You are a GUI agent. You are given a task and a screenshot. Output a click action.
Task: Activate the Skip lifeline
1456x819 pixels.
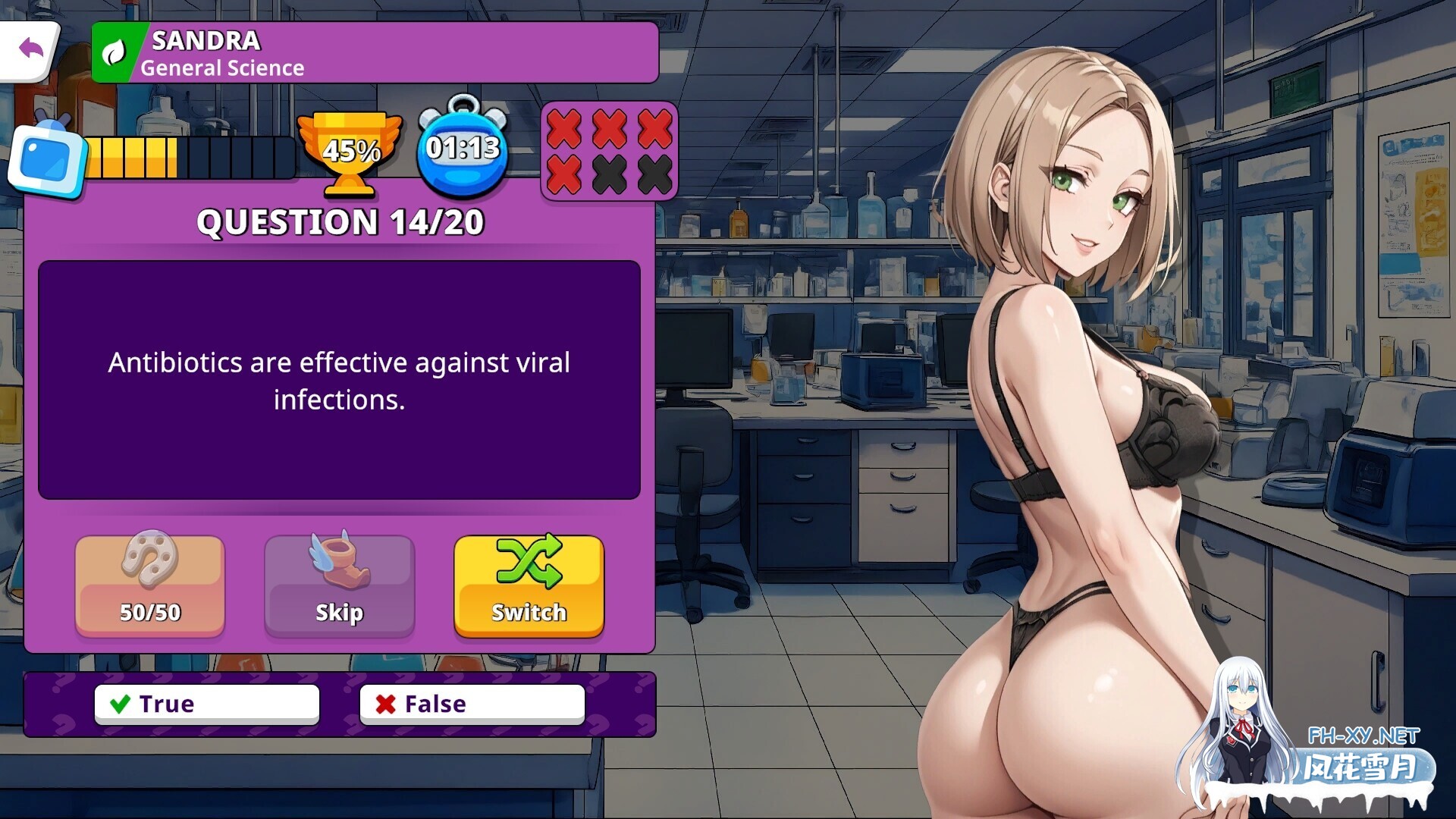pyautogui.click(x=340, y=585)
